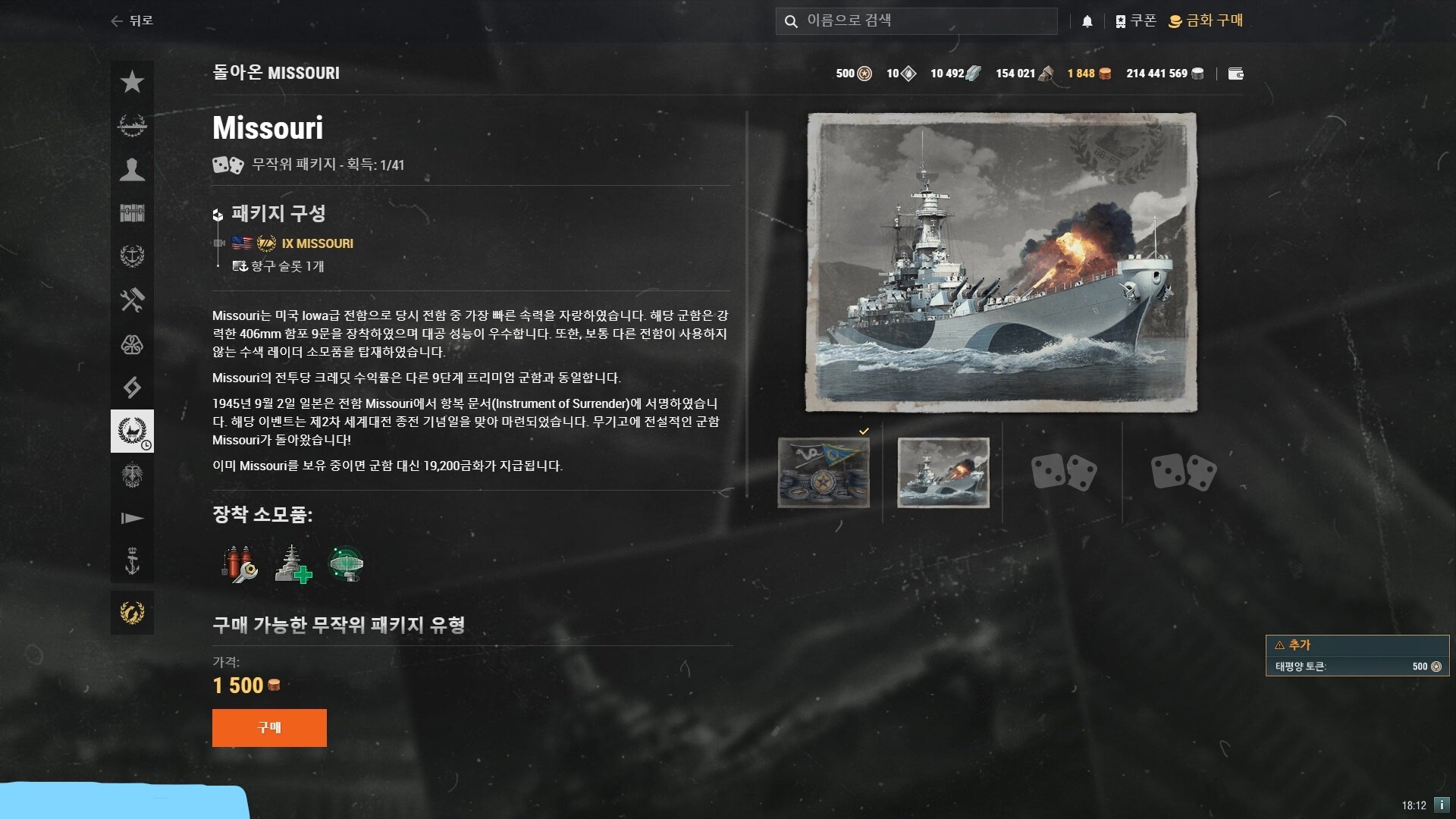
Task: Select the Repair Party consumable icon
Action: pos(293,564)
